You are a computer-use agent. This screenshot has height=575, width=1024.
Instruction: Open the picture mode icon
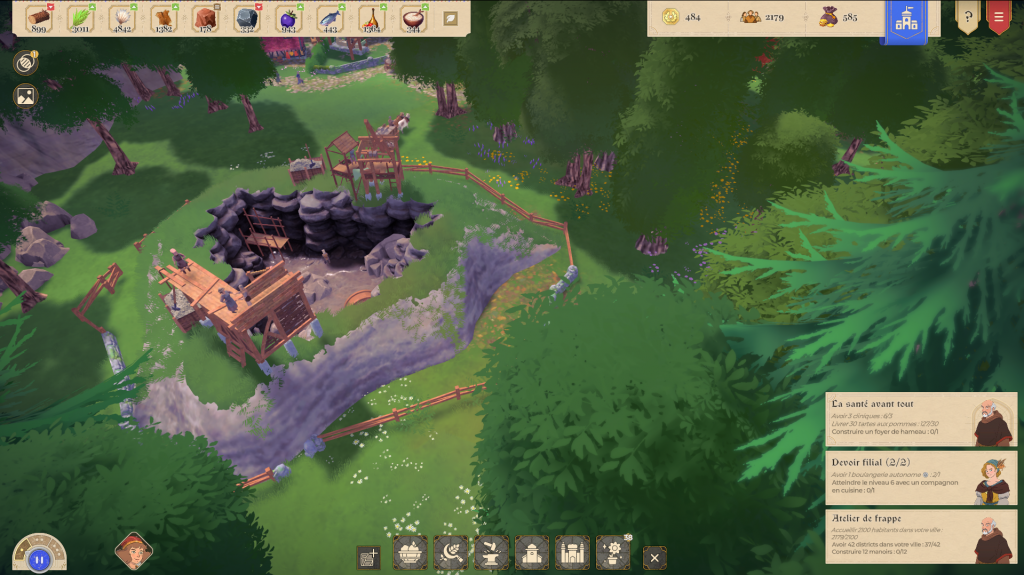(26, 96)
